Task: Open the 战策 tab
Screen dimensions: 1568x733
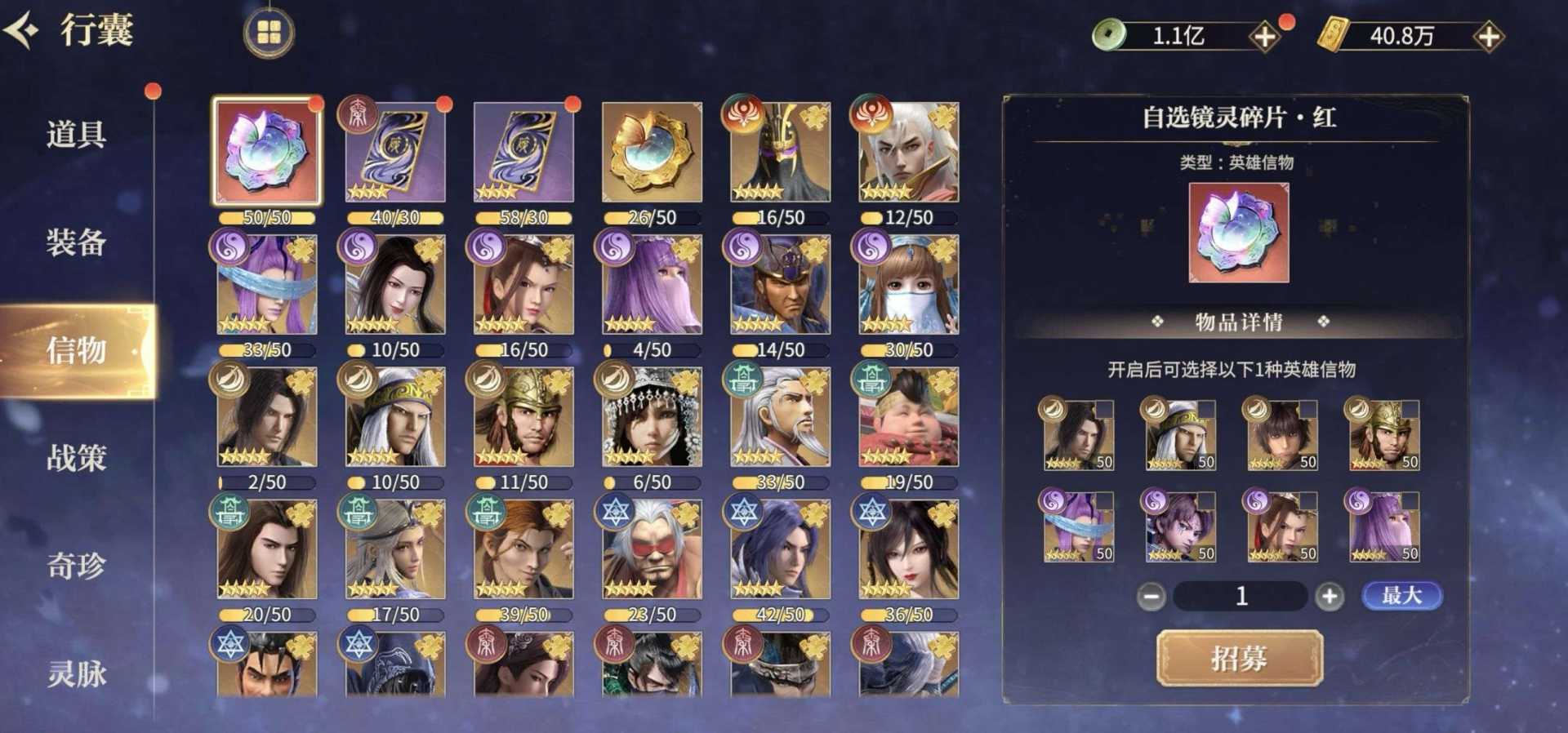Action: click(76, 458)
